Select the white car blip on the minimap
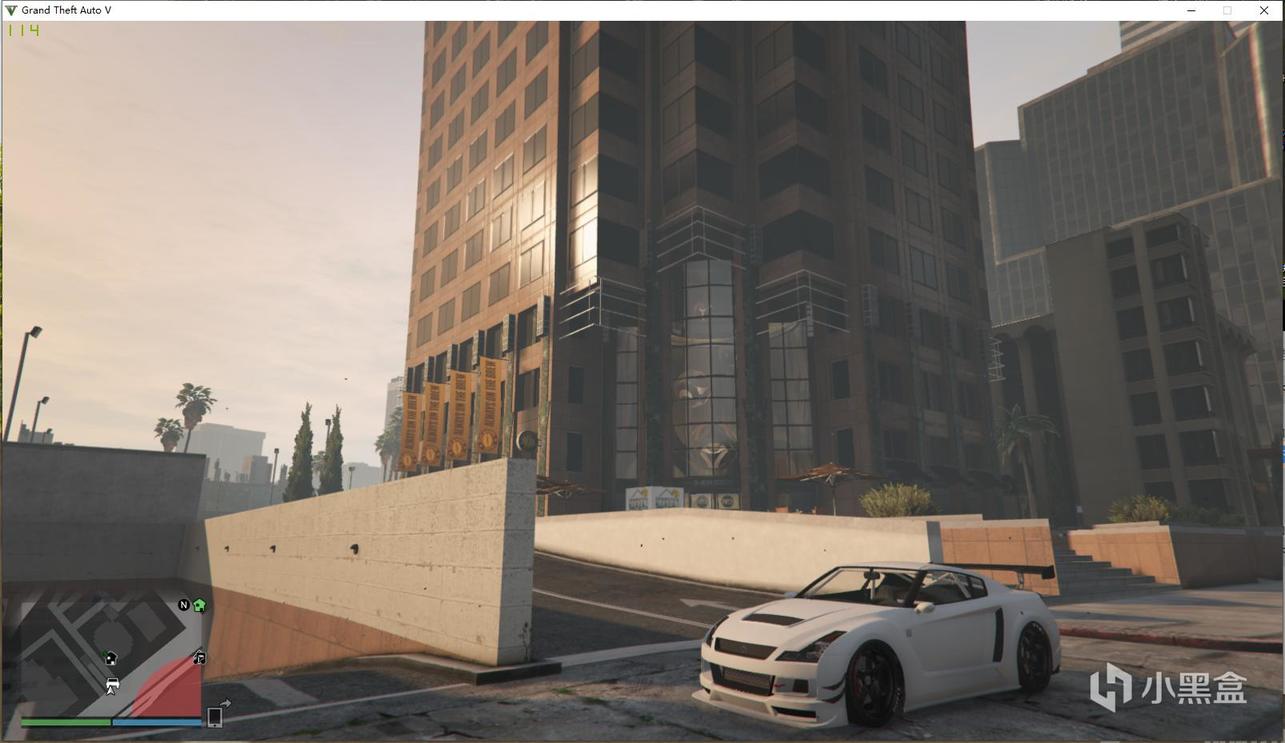 click(x=112, y=685)
